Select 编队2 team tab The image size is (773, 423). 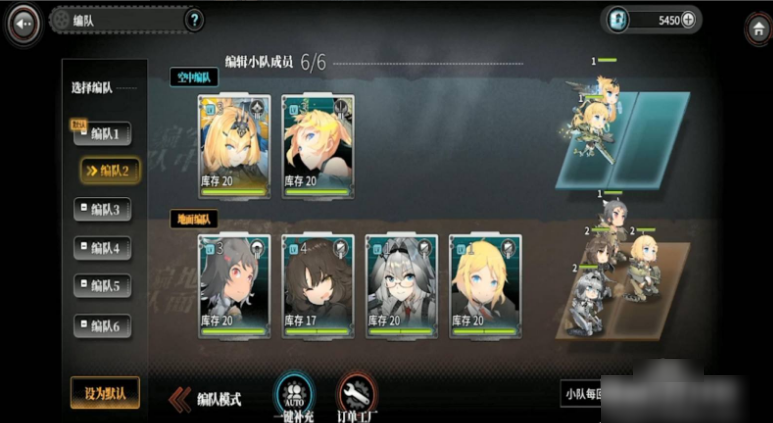[x=110, y=170]
